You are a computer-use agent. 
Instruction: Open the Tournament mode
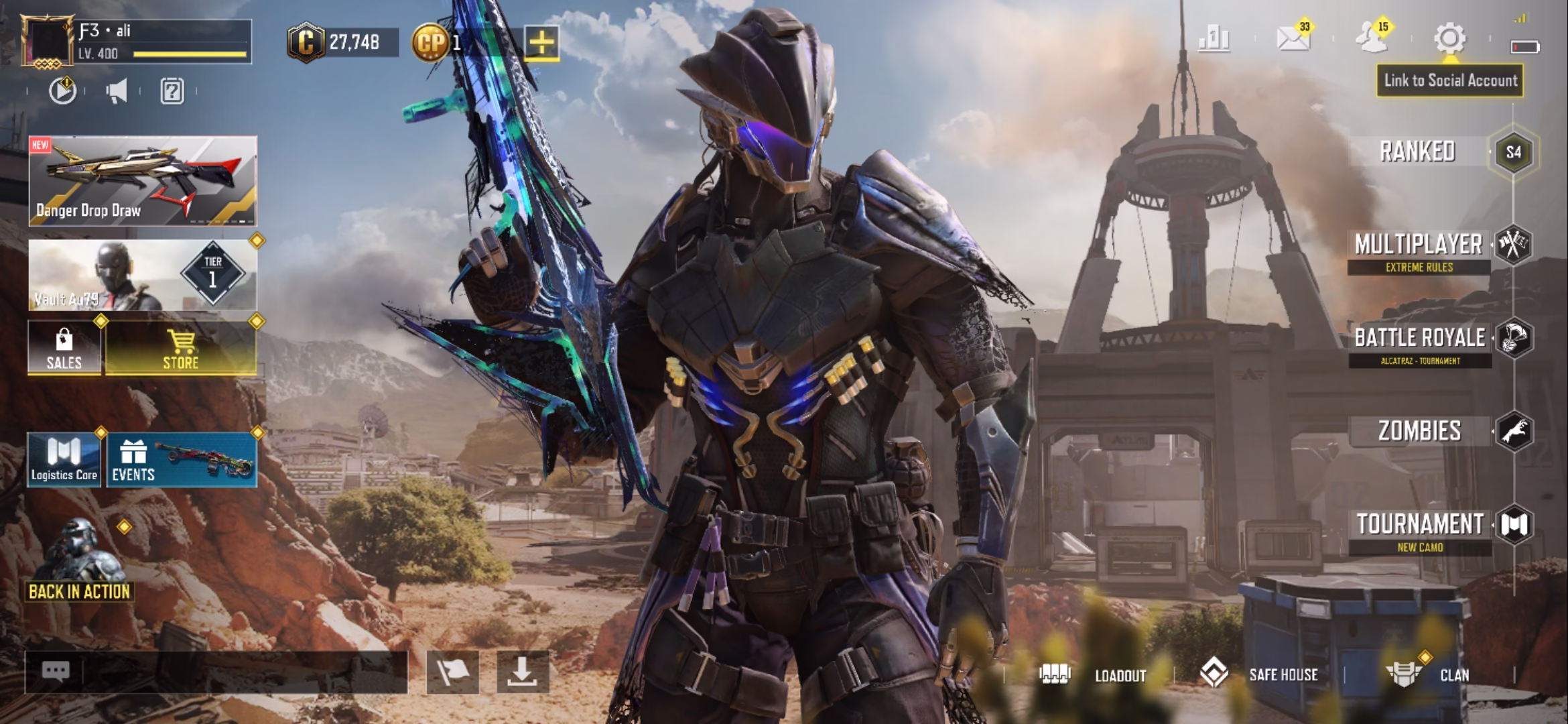click(x=1420, y=525)
